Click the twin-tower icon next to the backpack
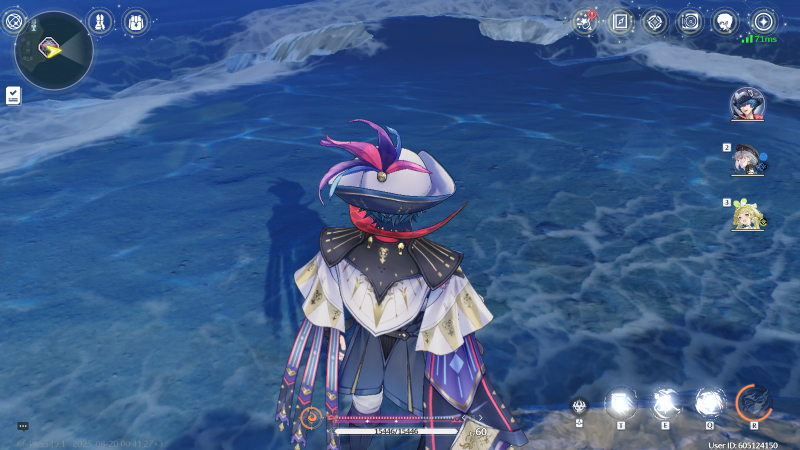The height and width of the screenshot is (450, 800). pos(100,21)
